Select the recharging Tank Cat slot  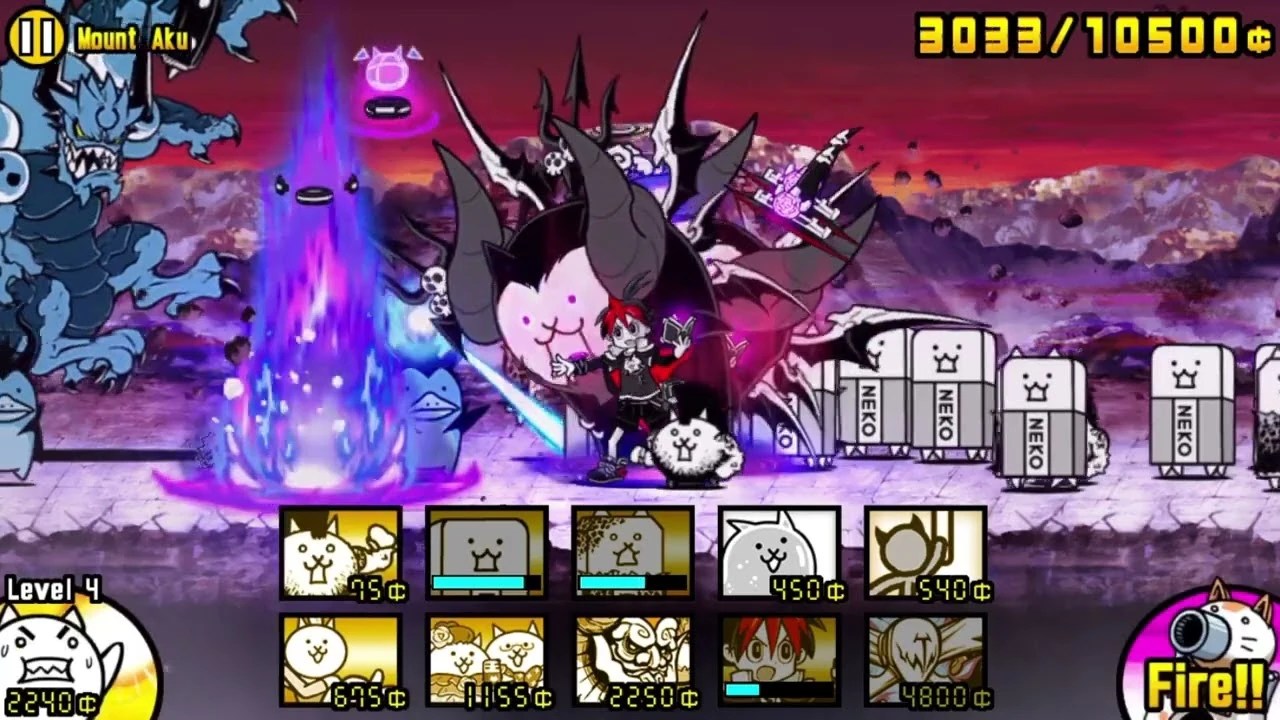[x=485, y=552]
